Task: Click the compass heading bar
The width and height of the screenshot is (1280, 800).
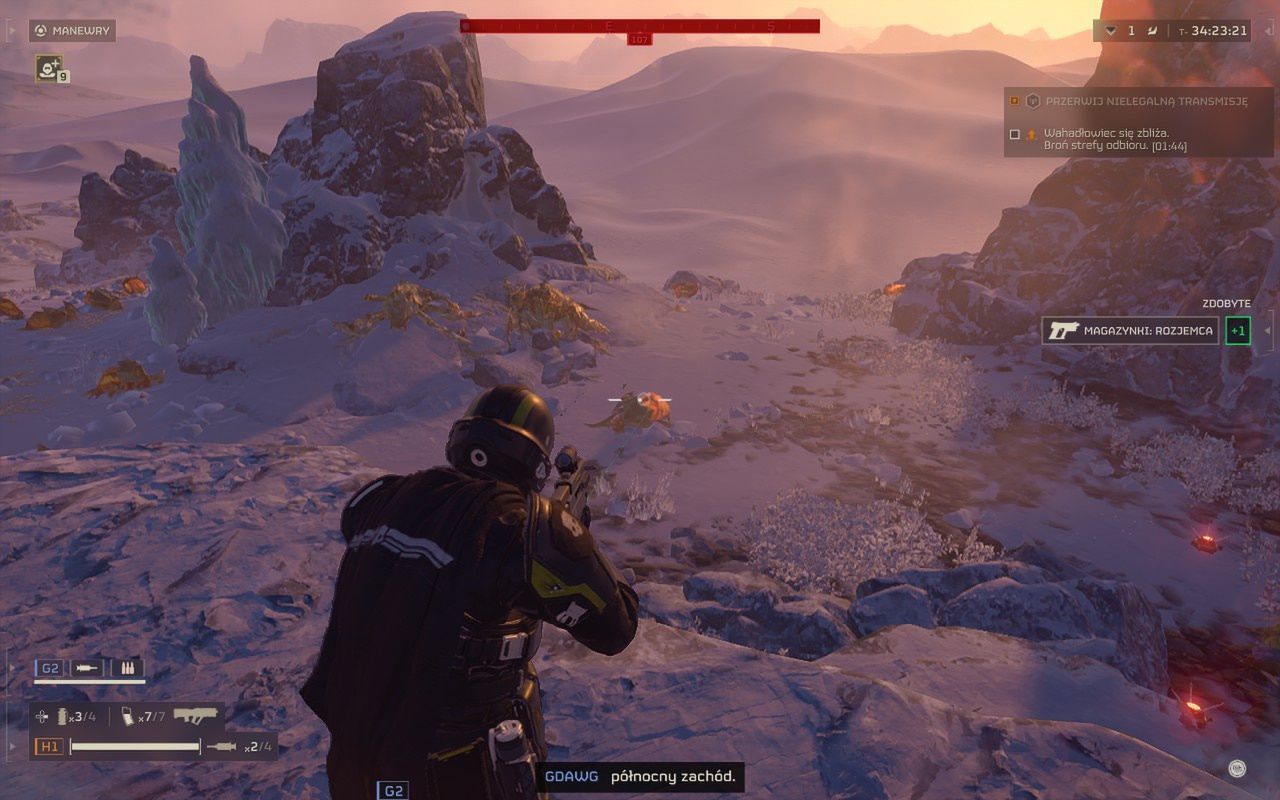Action: [640, 26]
